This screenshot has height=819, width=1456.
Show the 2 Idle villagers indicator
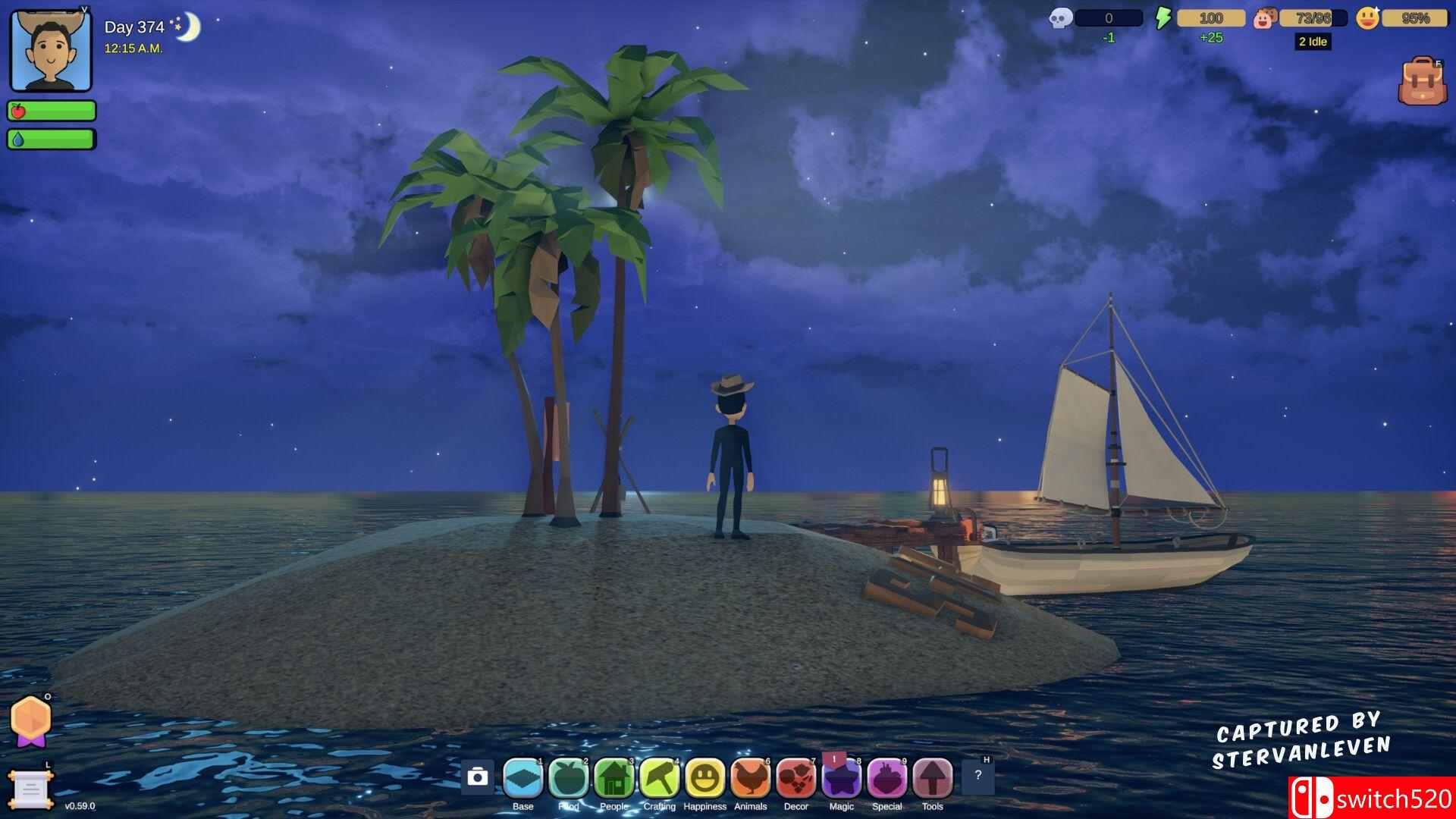[x=1313, y=42]
